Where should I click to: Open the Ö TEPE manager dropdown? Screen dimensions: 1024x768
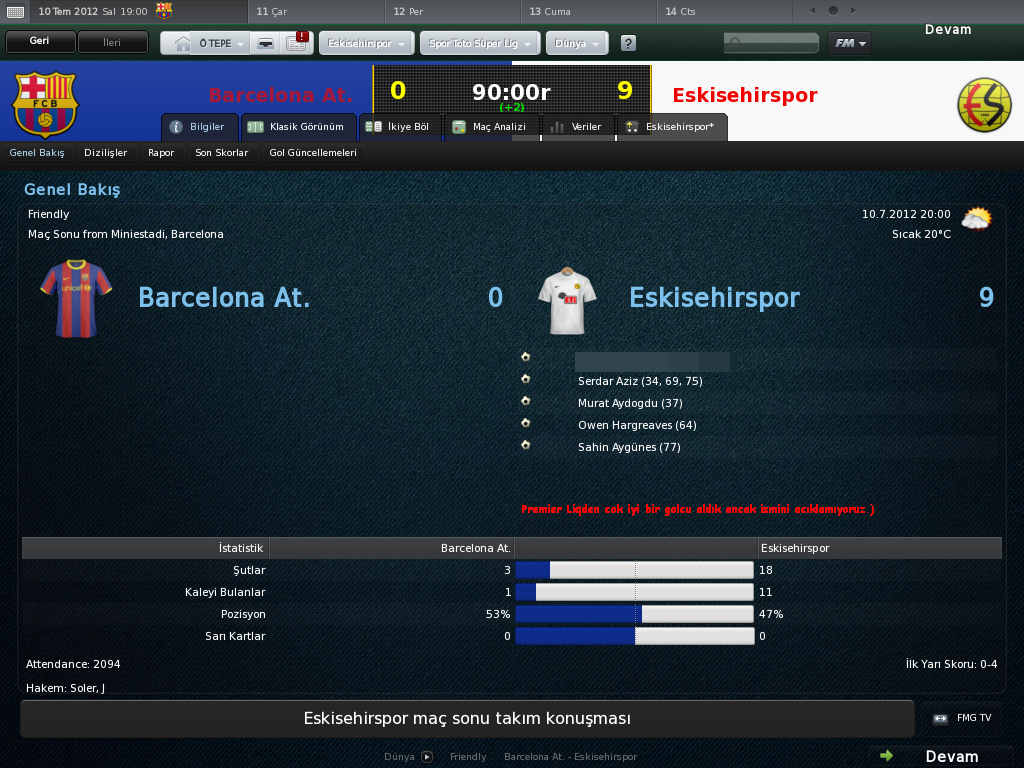(222, 44)
